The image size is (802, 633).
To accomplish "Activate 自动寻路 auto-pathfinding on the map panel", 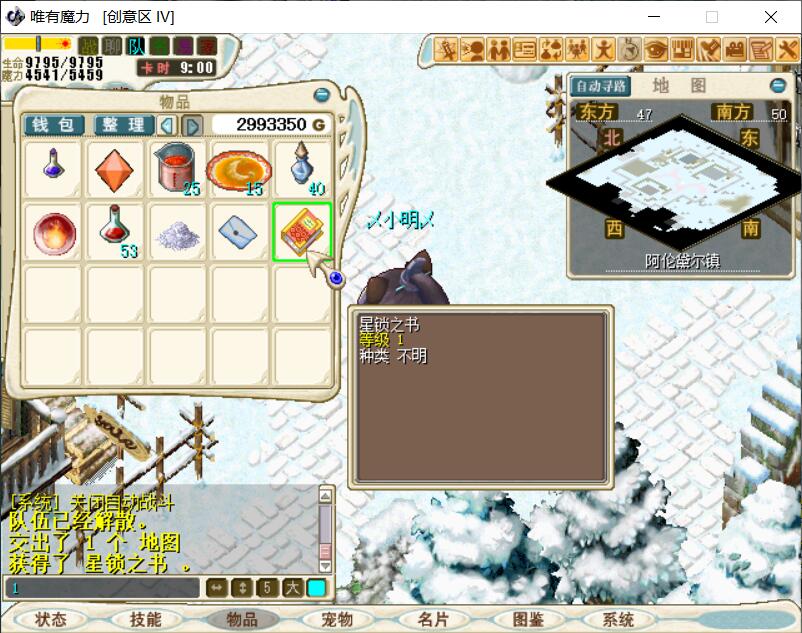I will point(600,86).
